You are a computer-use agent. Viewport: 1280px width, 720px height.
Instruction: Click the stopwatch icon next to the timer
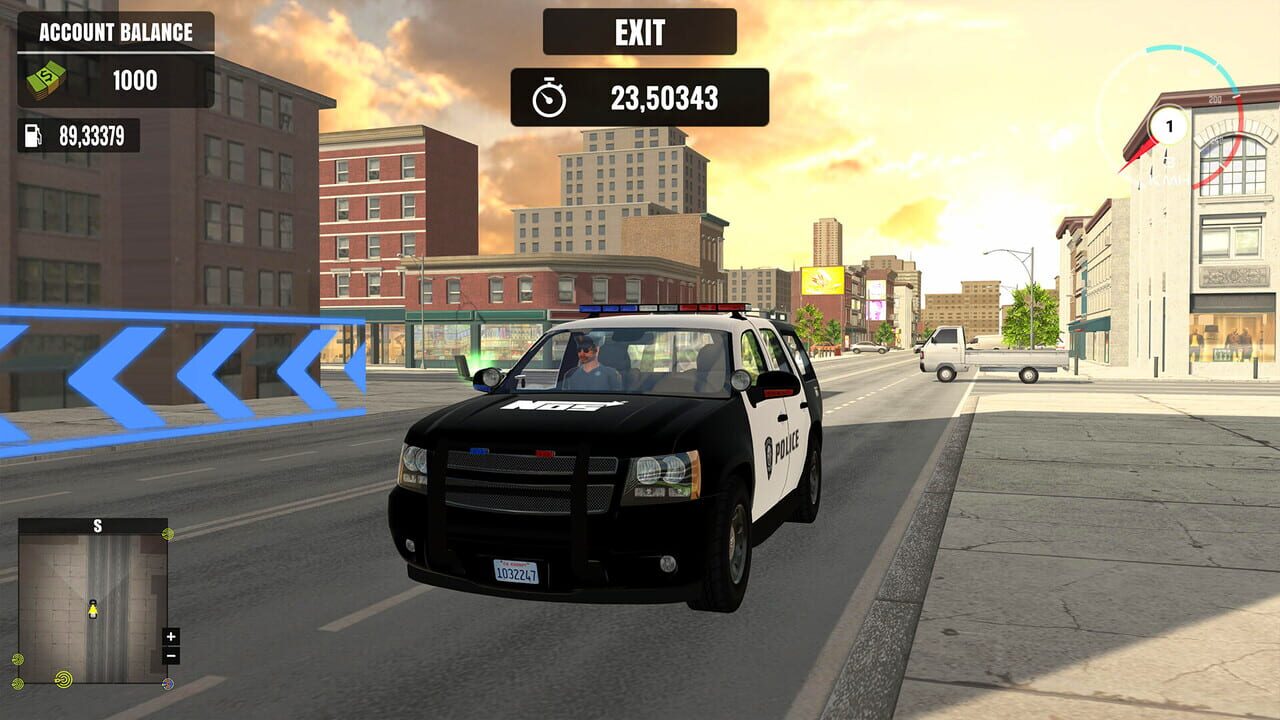549,97
